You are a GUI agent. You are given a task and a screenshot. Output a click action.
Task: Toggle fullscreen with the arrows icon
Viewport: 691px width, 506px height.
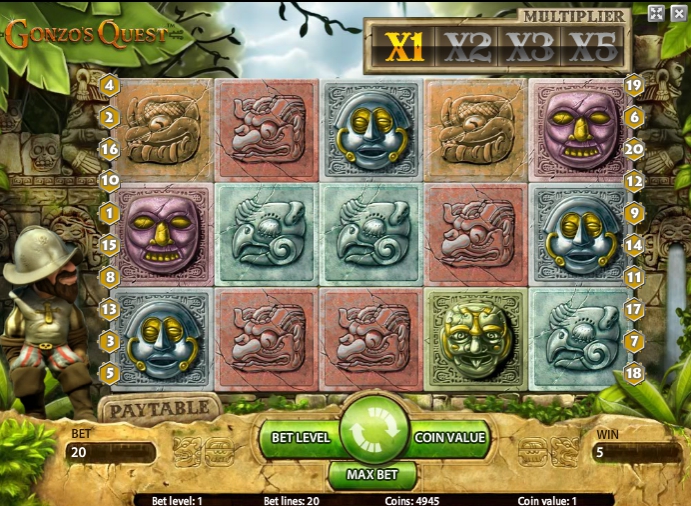[656, 13]
